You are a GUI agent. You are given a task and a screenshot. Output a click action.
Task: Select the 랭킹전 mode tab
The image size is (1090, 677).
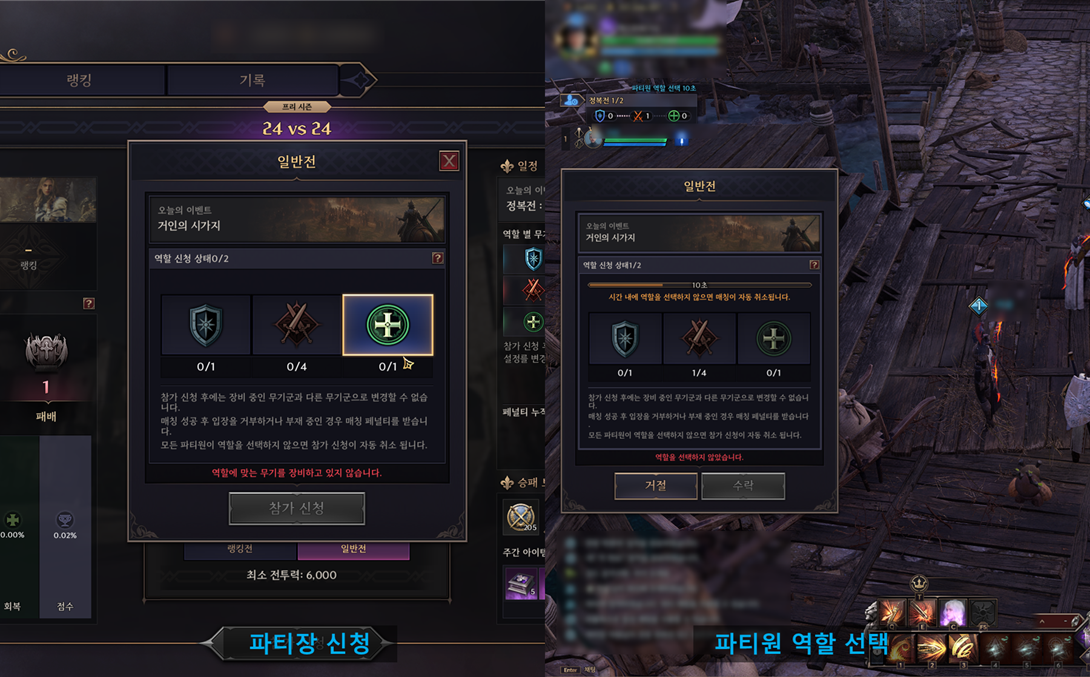(x=240, y=549)
